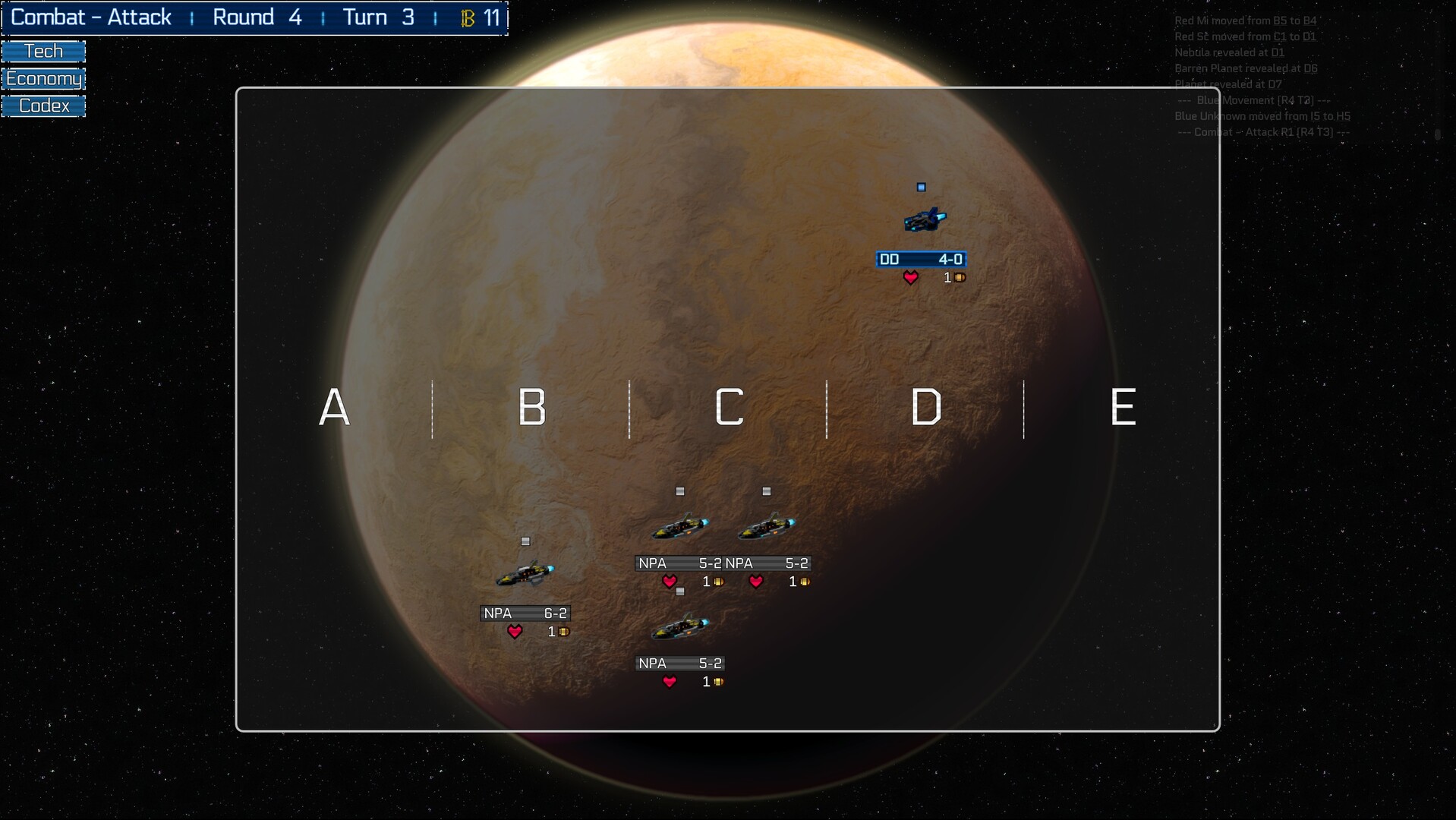1456x820 pixels.
Task: Select the rightmost NPA 5-2 ship sprite
Action: pos(766,524)
